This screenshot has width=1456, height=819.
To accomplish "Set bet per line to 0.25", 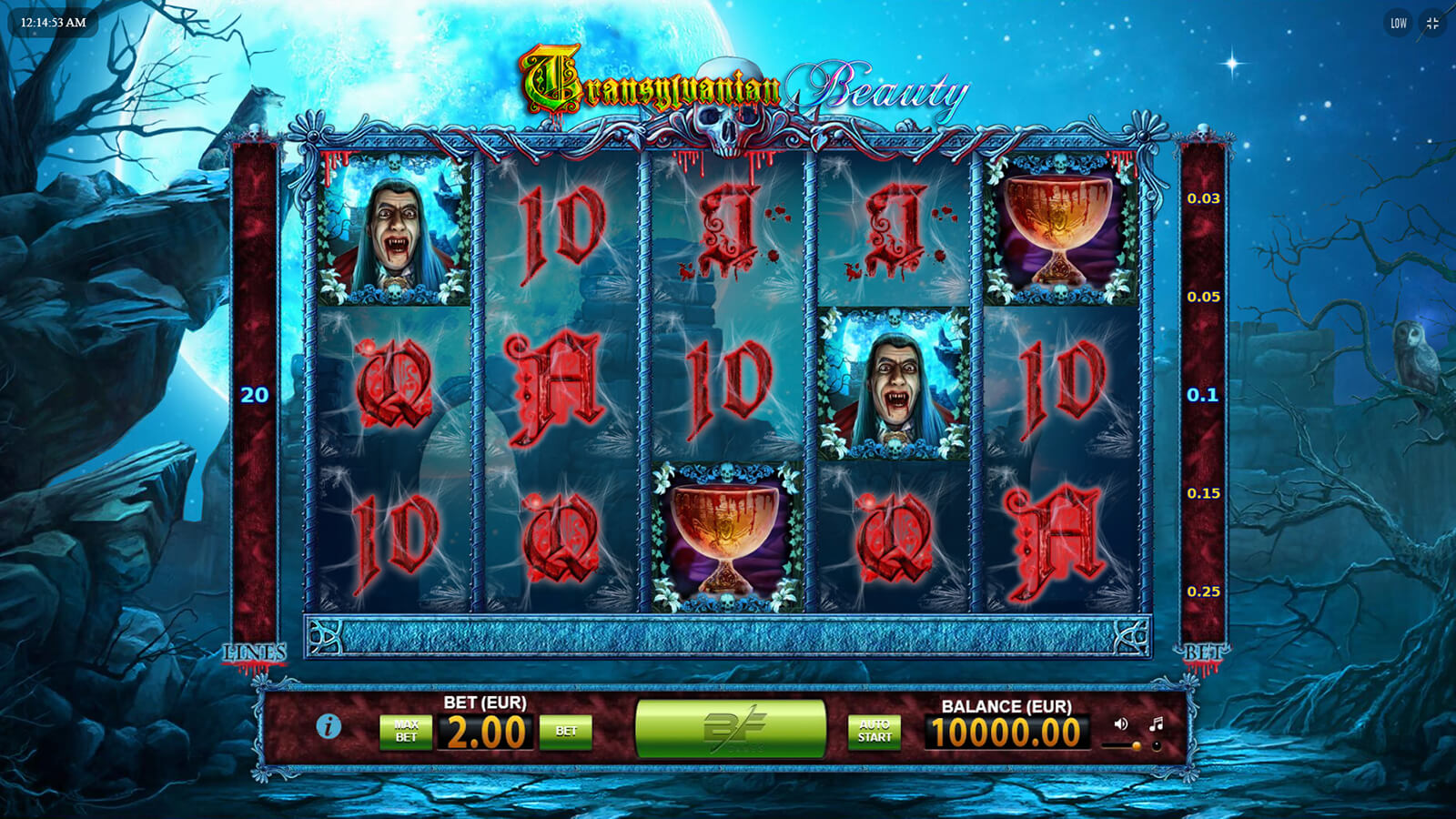I will click(1203, 591).
